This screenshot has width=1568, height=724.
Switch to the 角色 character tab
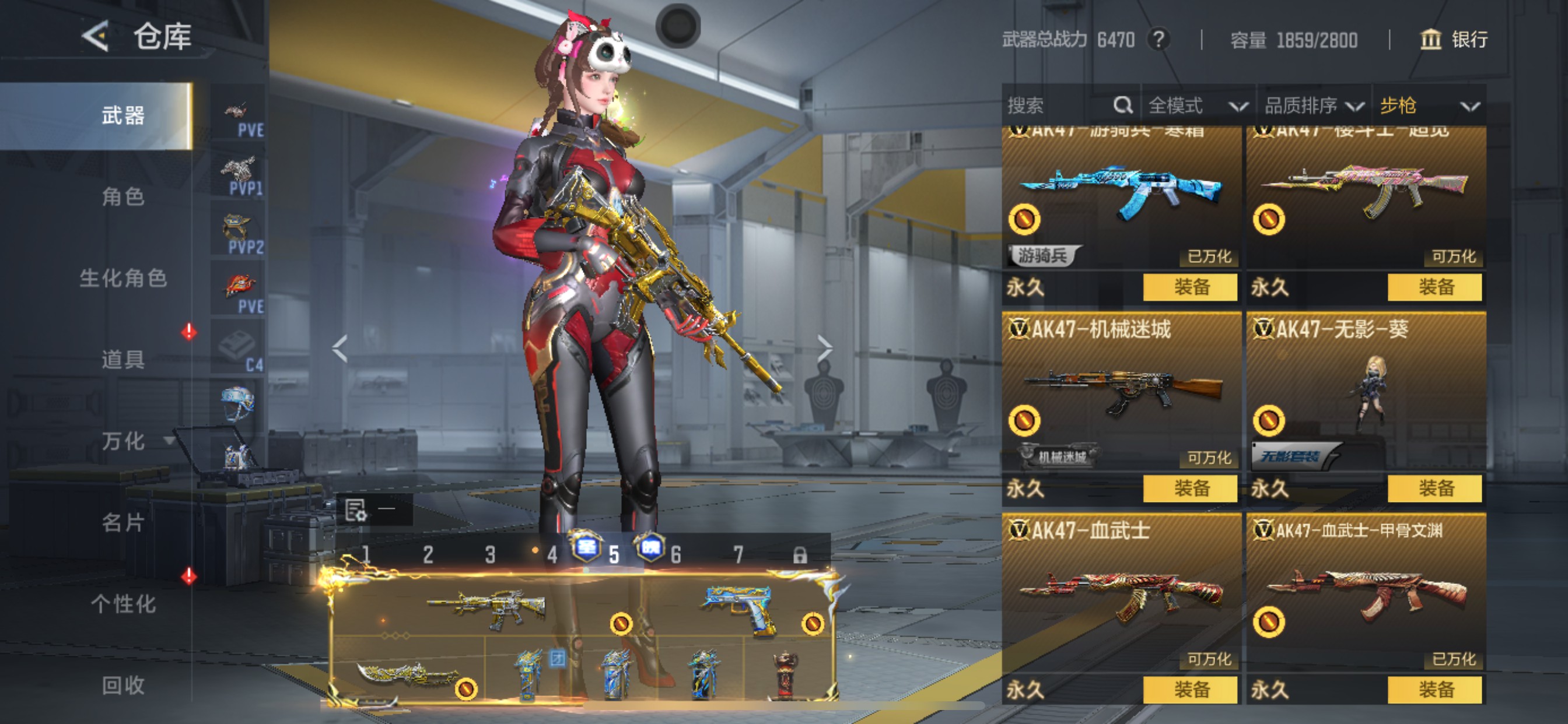(123, 196)
